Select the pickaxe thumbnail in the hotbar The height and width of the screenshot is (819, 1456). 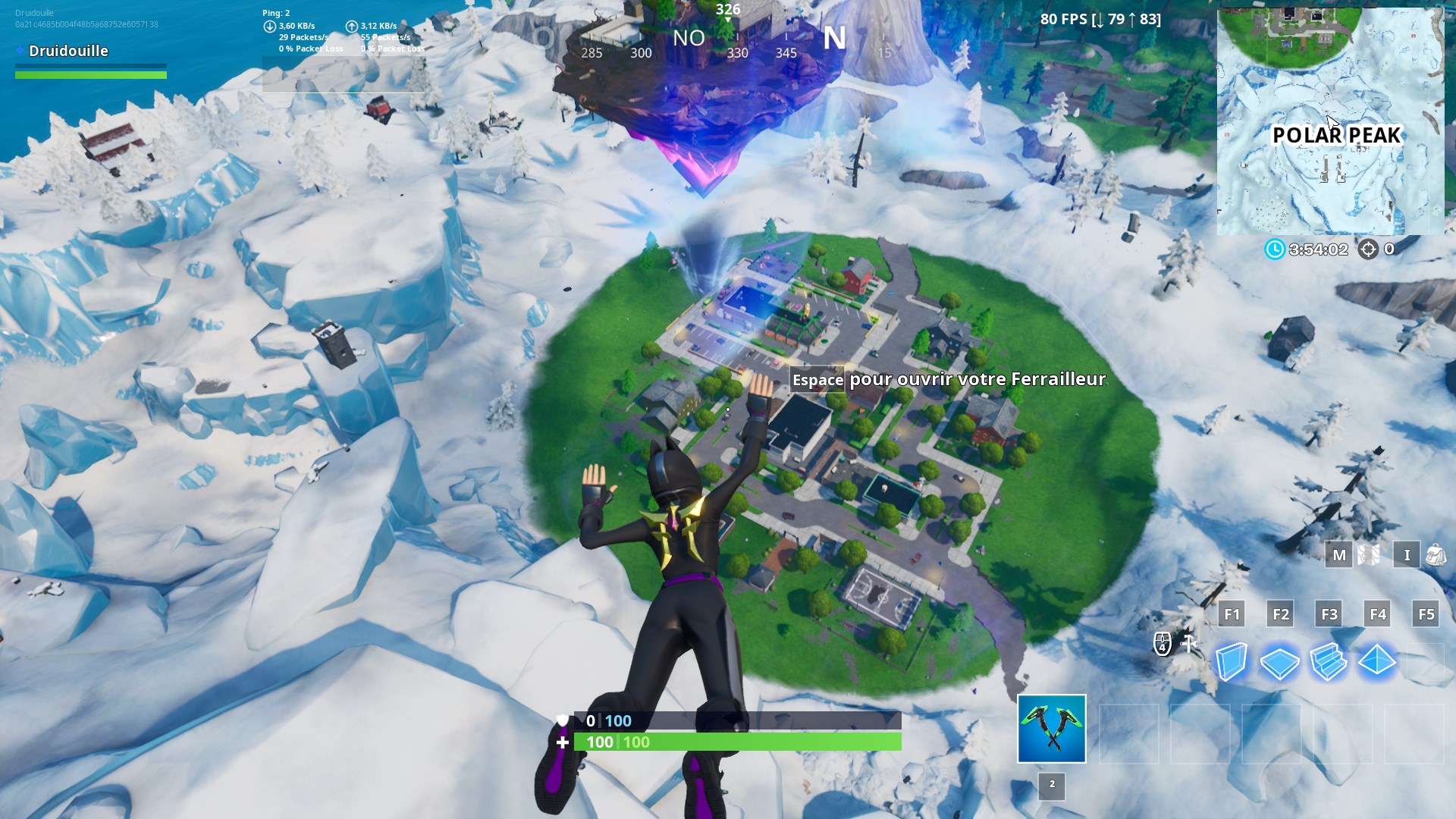[x=1050, y=728]
